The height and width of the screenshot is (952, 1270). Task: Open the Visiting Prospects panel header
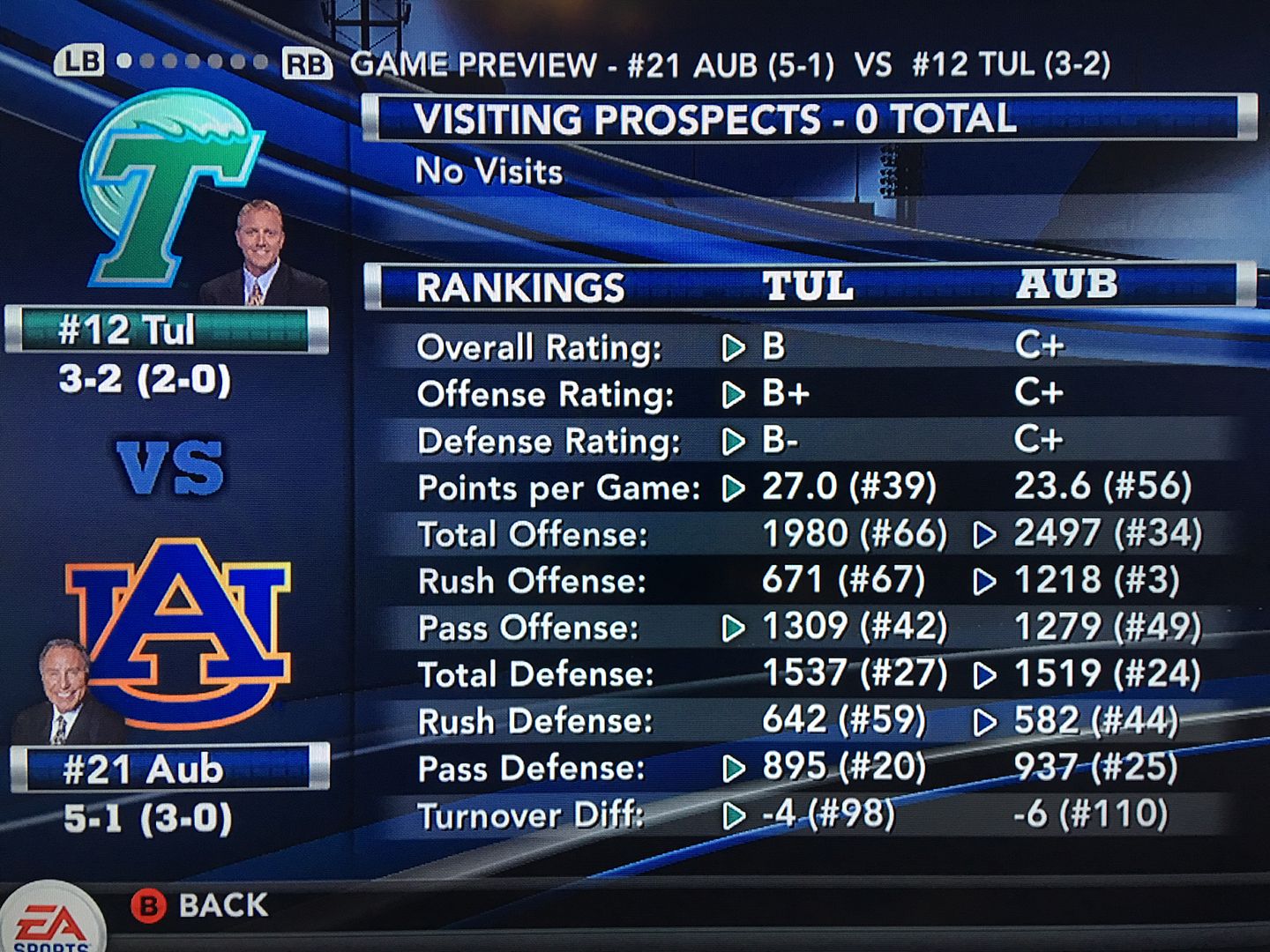[x=807, y=119]
